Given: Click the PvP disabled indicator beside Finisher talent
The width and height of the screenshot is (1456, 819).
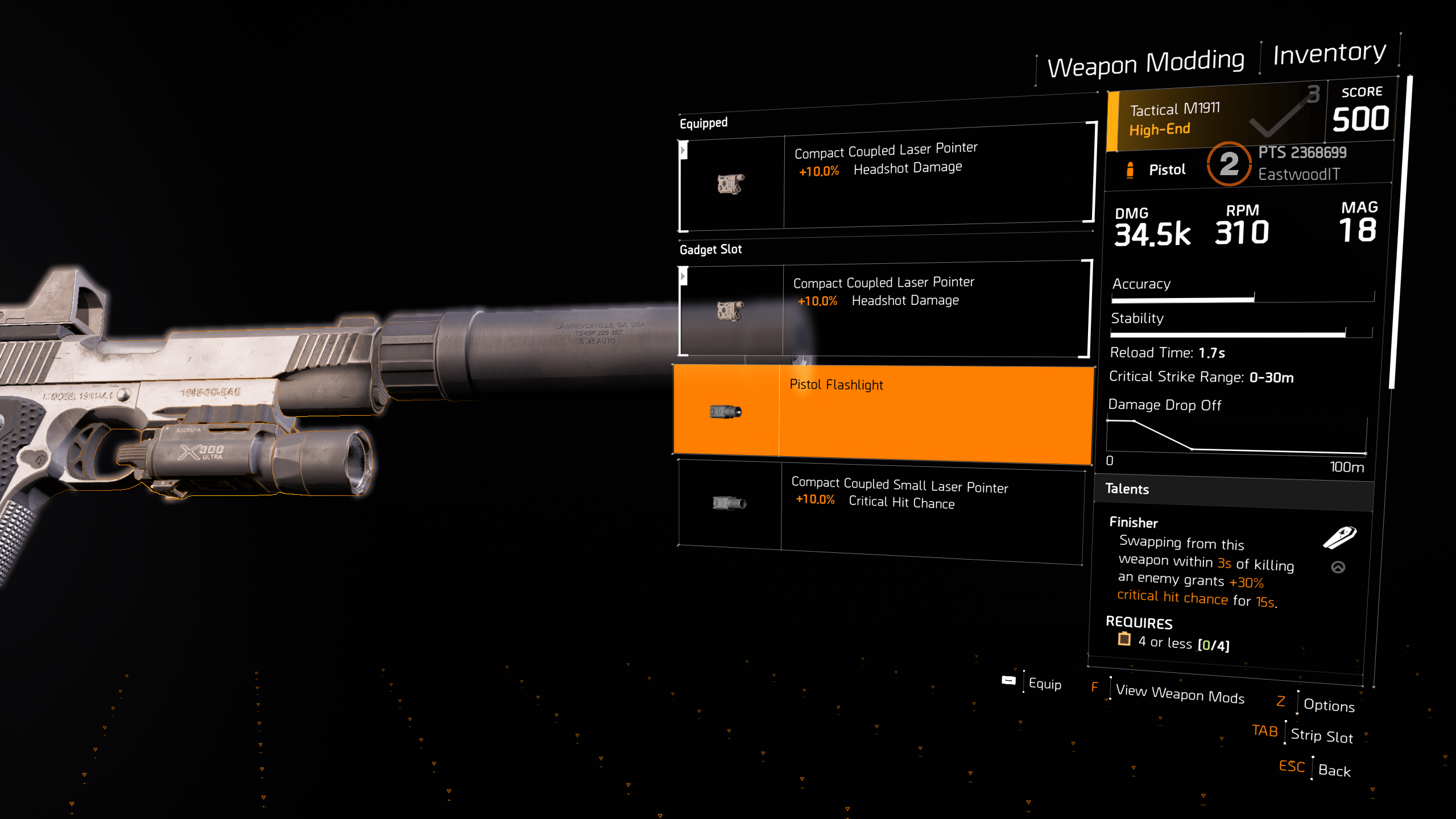Looking at the screenshot, I should (x=1337, y=567).
